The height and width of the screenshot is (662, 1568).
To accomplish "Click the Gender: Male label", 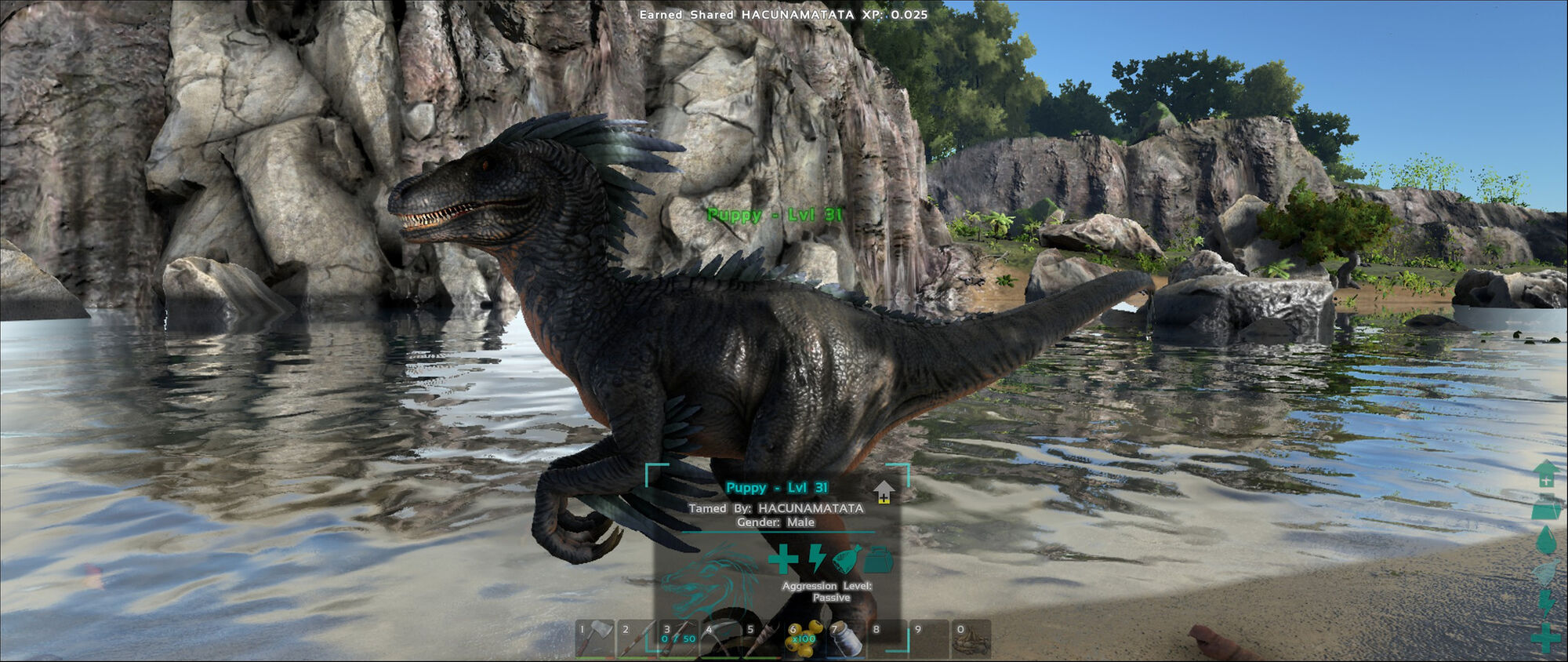I will (775, 522).
